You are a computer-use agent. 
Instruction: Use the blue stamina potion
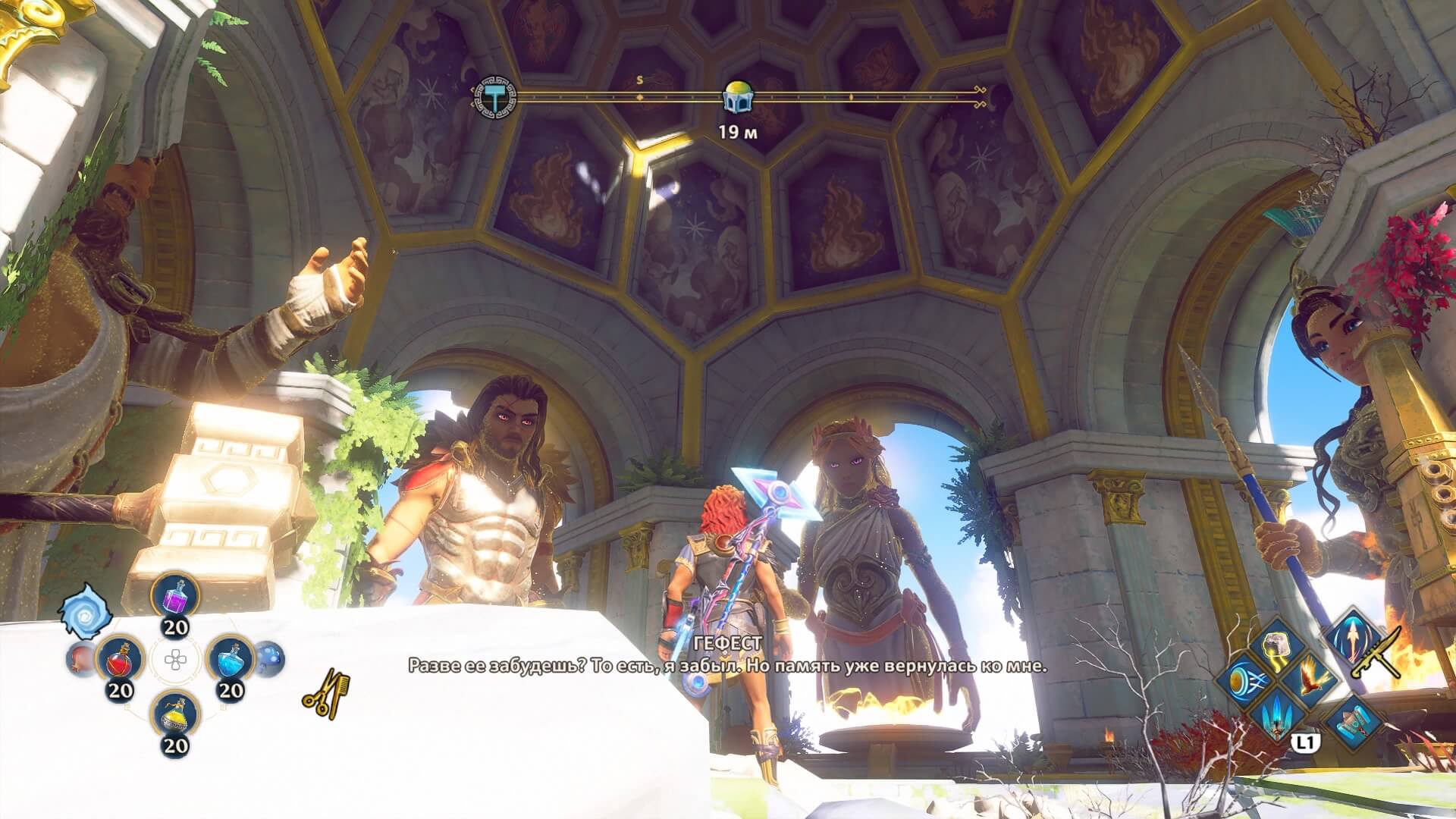point(230,660)
